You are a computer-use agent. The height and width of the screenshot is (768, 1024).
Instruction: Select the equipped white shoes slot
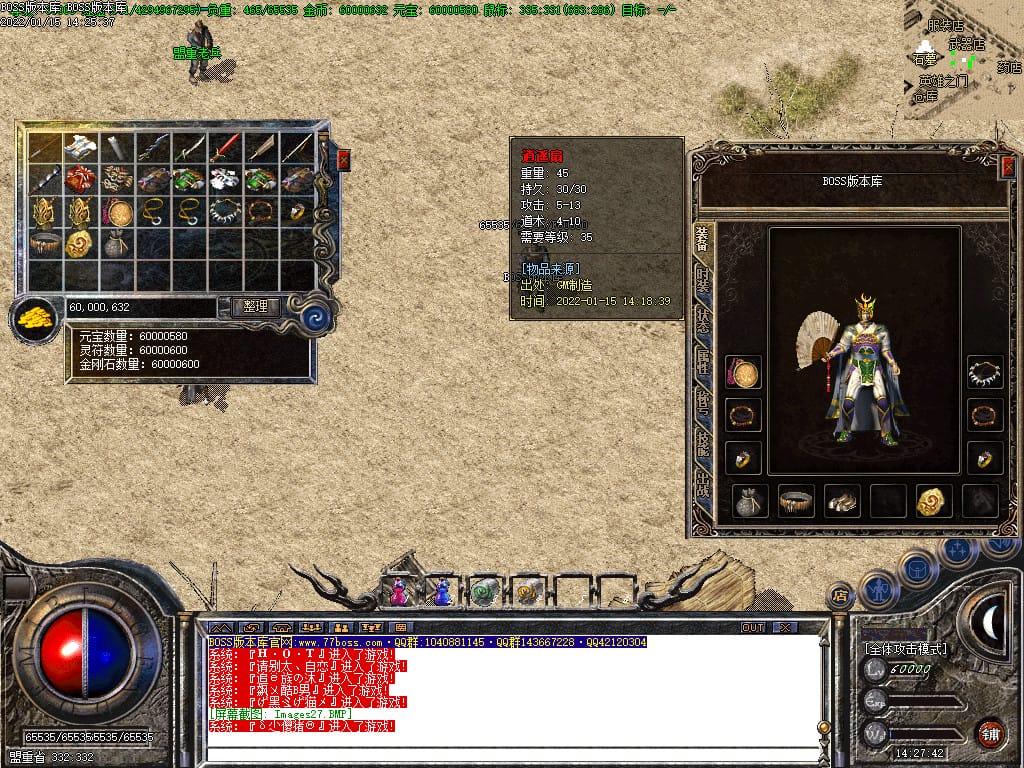(842, 501)
